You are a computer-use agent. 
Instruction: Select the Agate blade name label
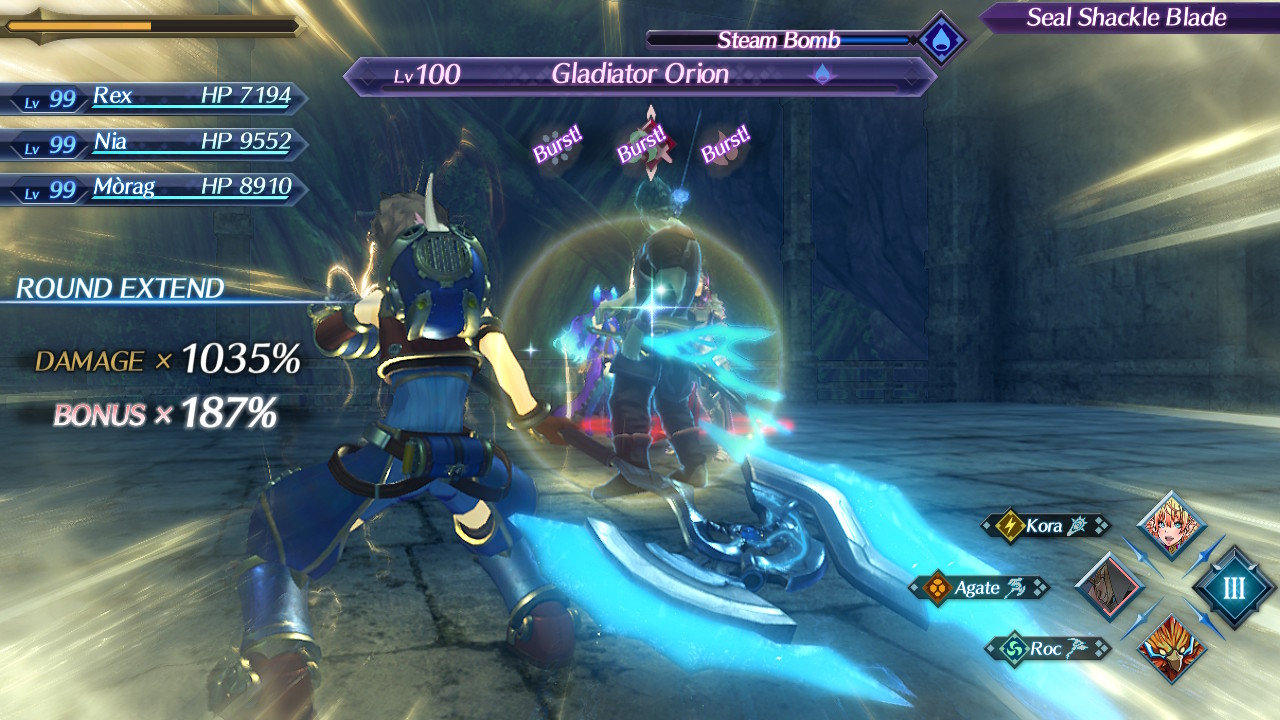tap(979, 588)
